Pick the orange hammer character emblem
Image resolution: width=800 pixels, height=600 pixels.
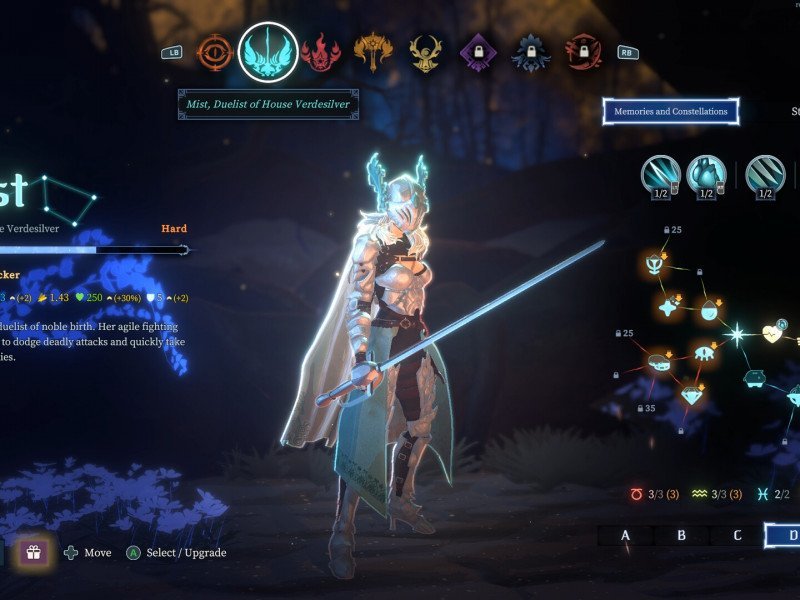pos(372,52)
